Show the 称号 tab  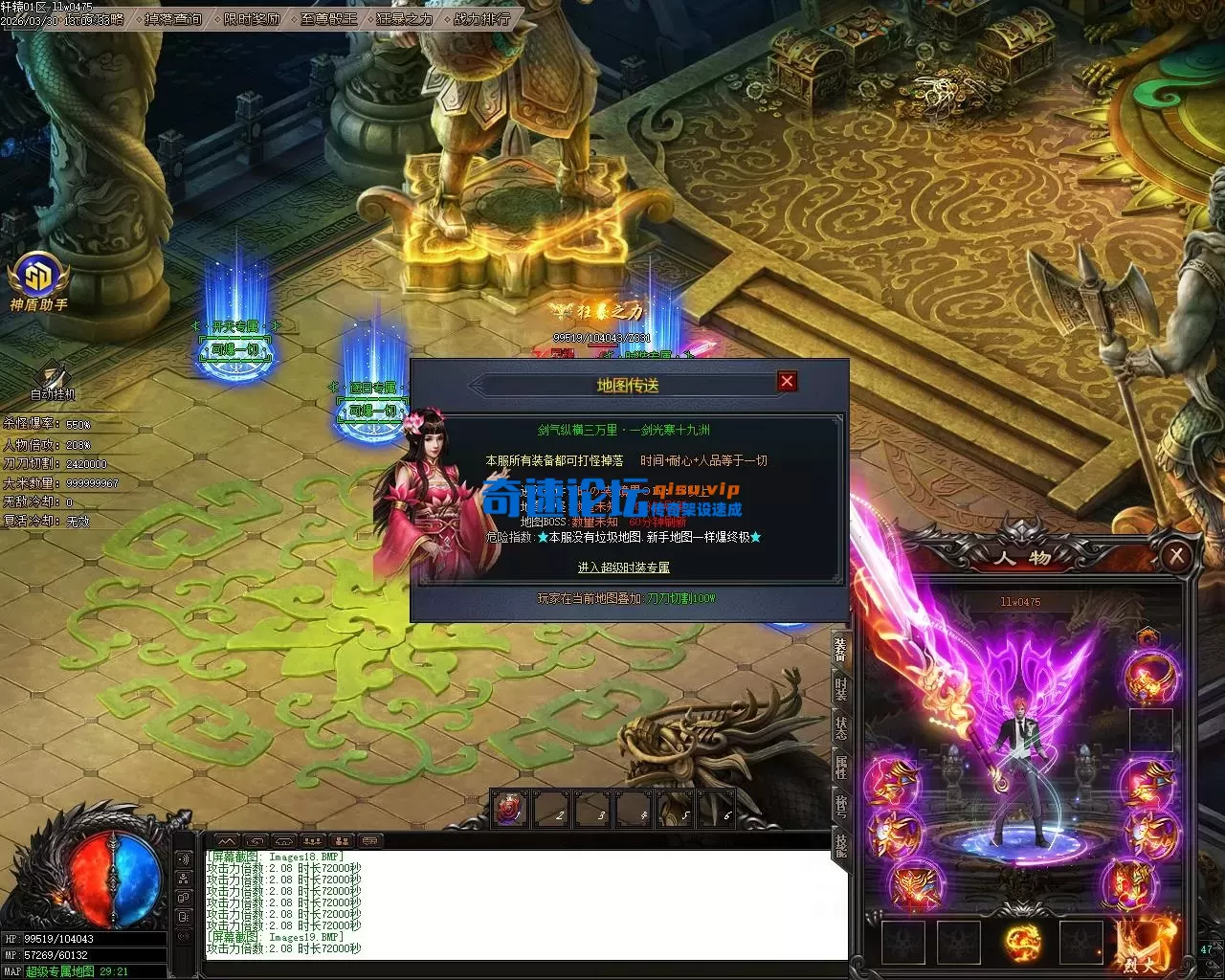coord(840,805)
